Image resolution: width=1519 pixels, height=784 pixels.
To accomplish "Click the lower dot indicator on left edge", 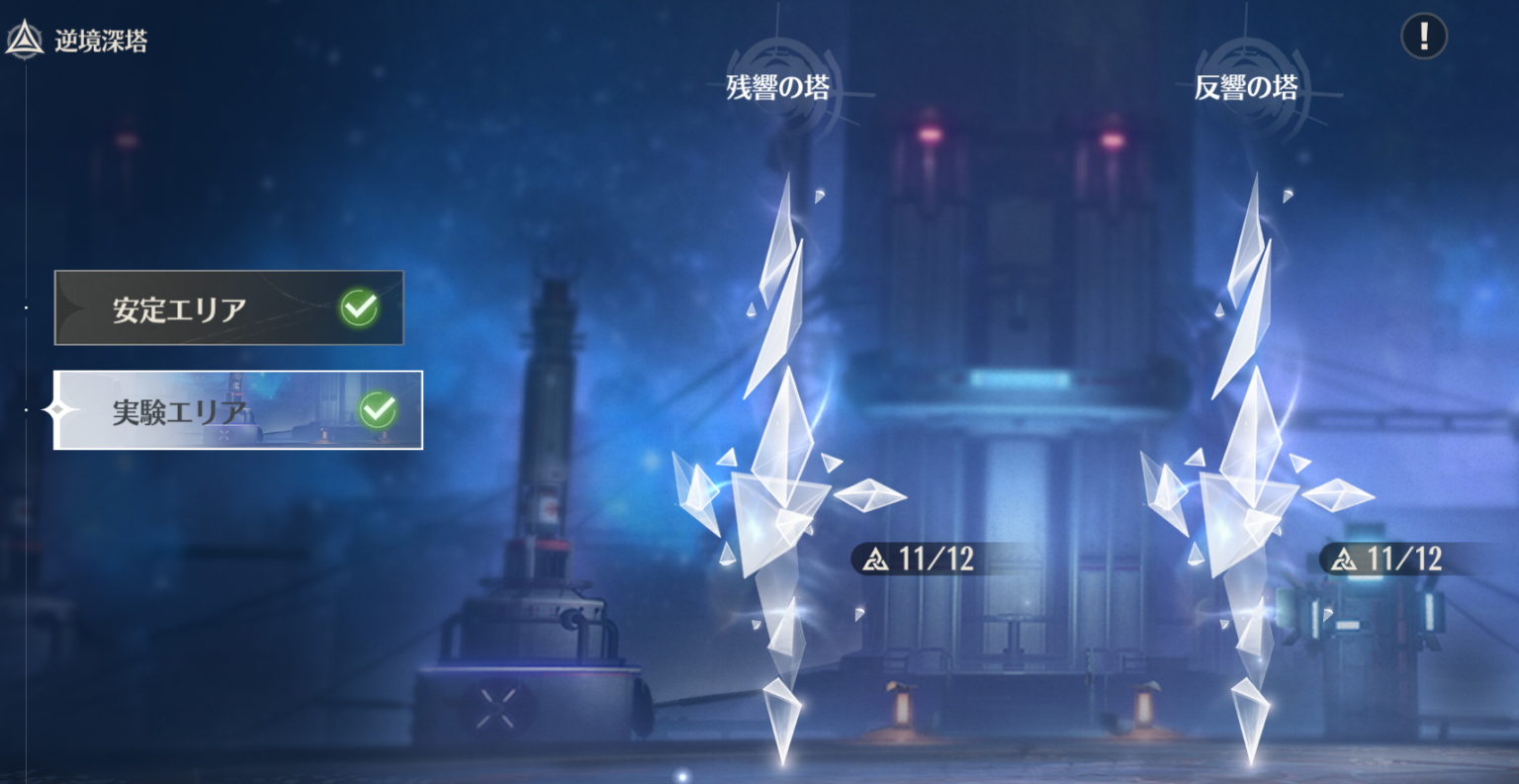I will click(25, 409).
